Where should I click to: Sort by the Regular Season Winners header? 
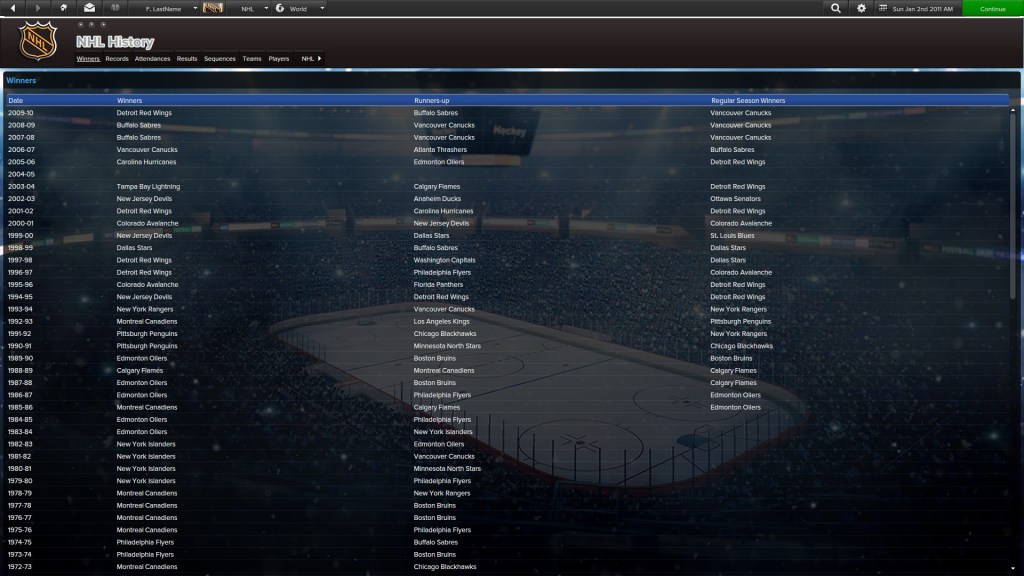pos(748,101)
